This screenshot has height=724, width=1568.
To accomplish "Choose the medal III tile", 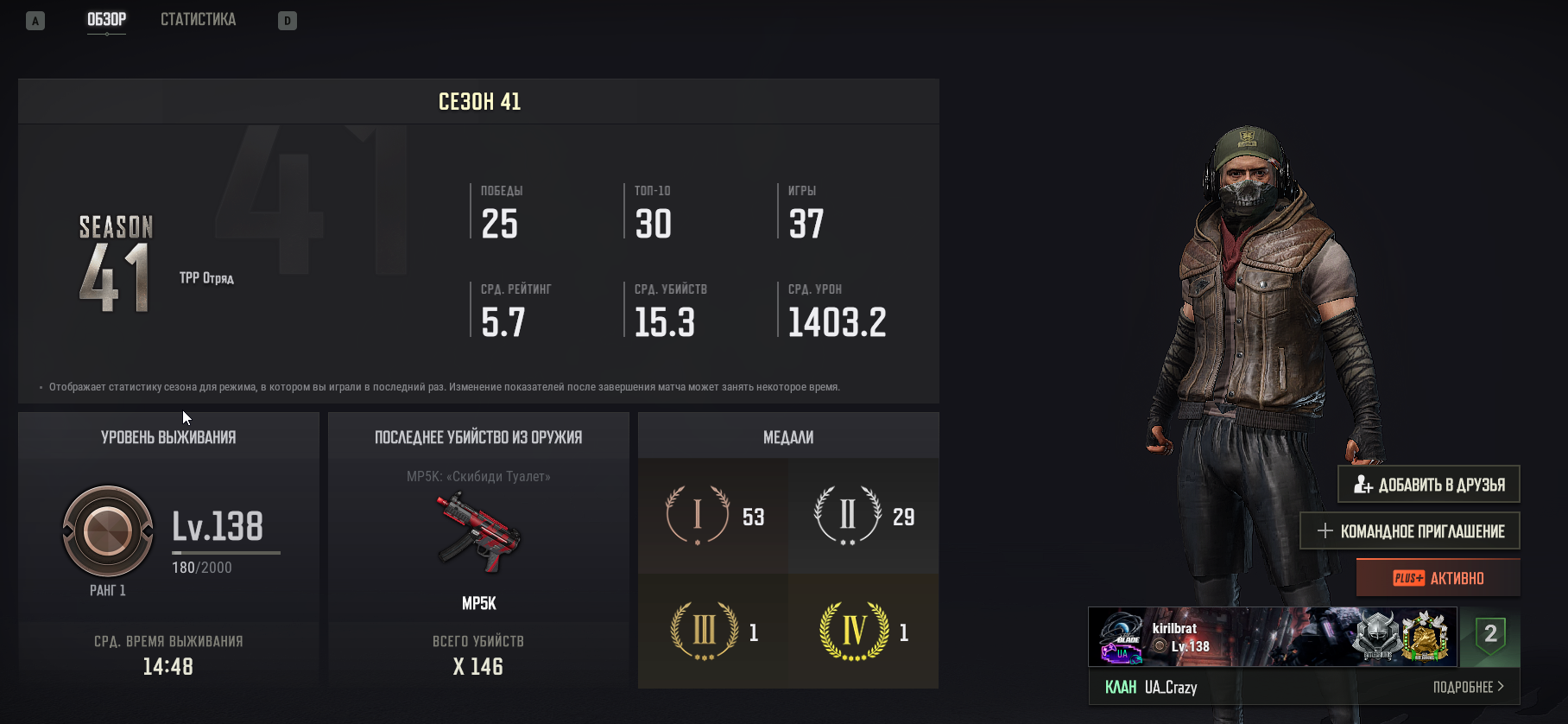I will point(713,632).
